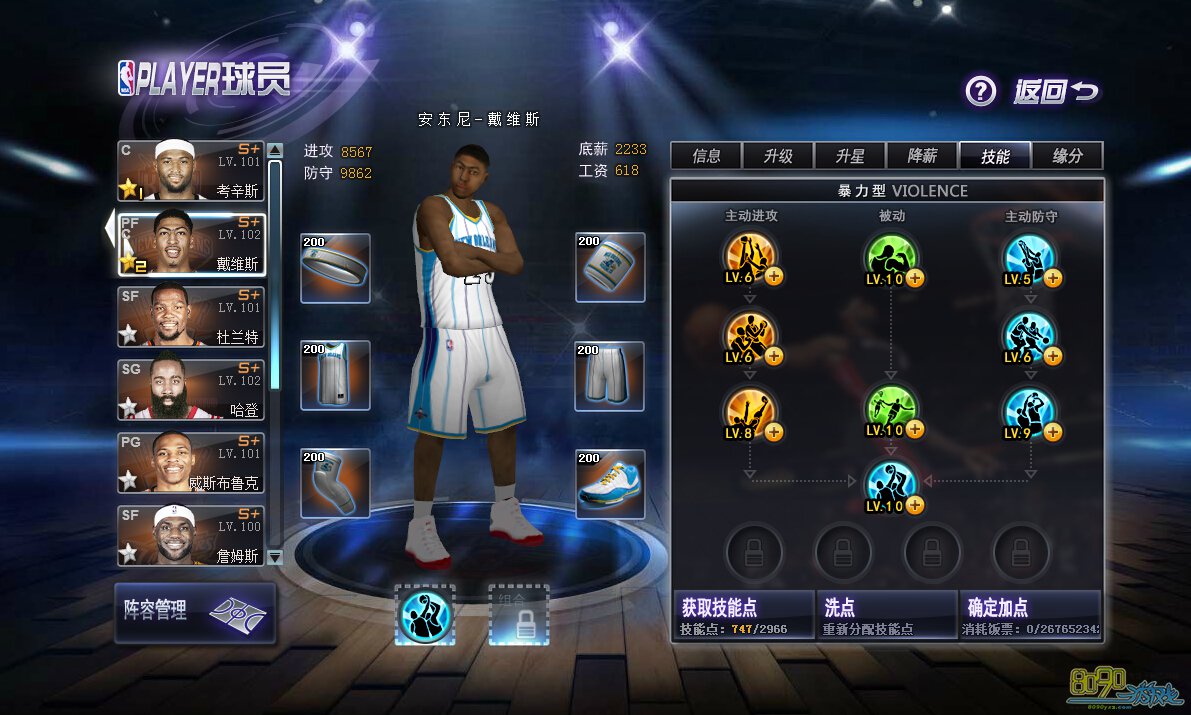1191x715 pixels.
Task: Open 阵容管理 lineup management
Action: tap(194, 612)
